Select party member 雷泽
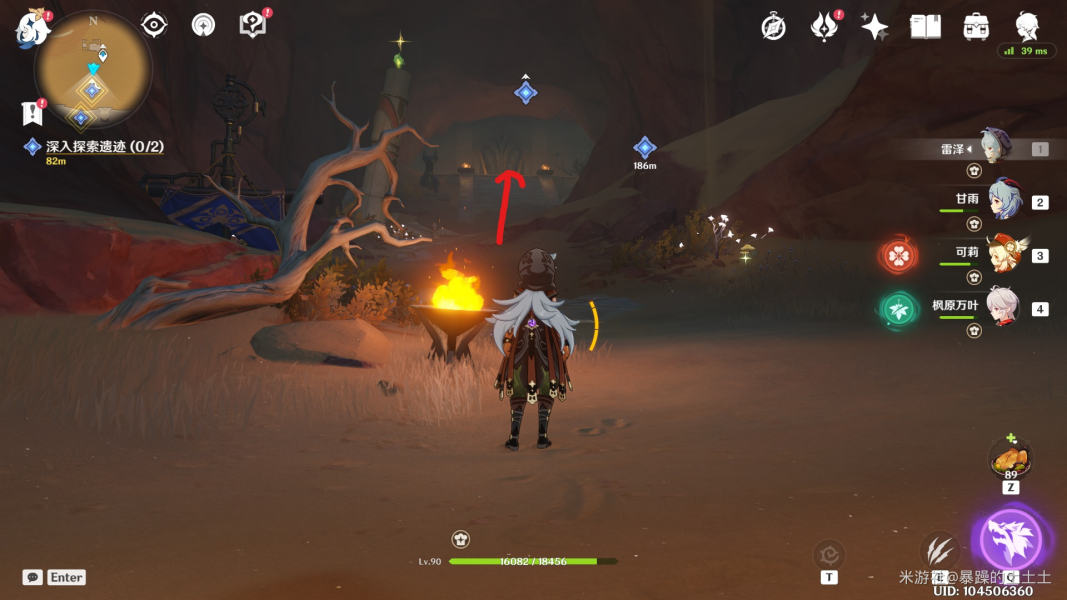 pos(995,147)
